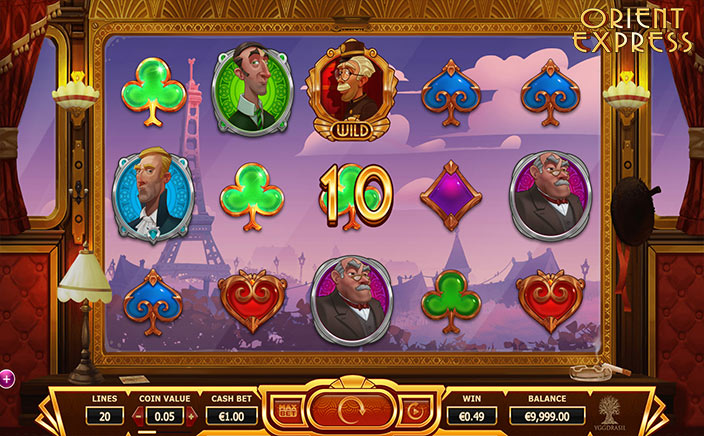Activate the Max Bet button
The image size is (704, 436).
[x=289, y=410]
